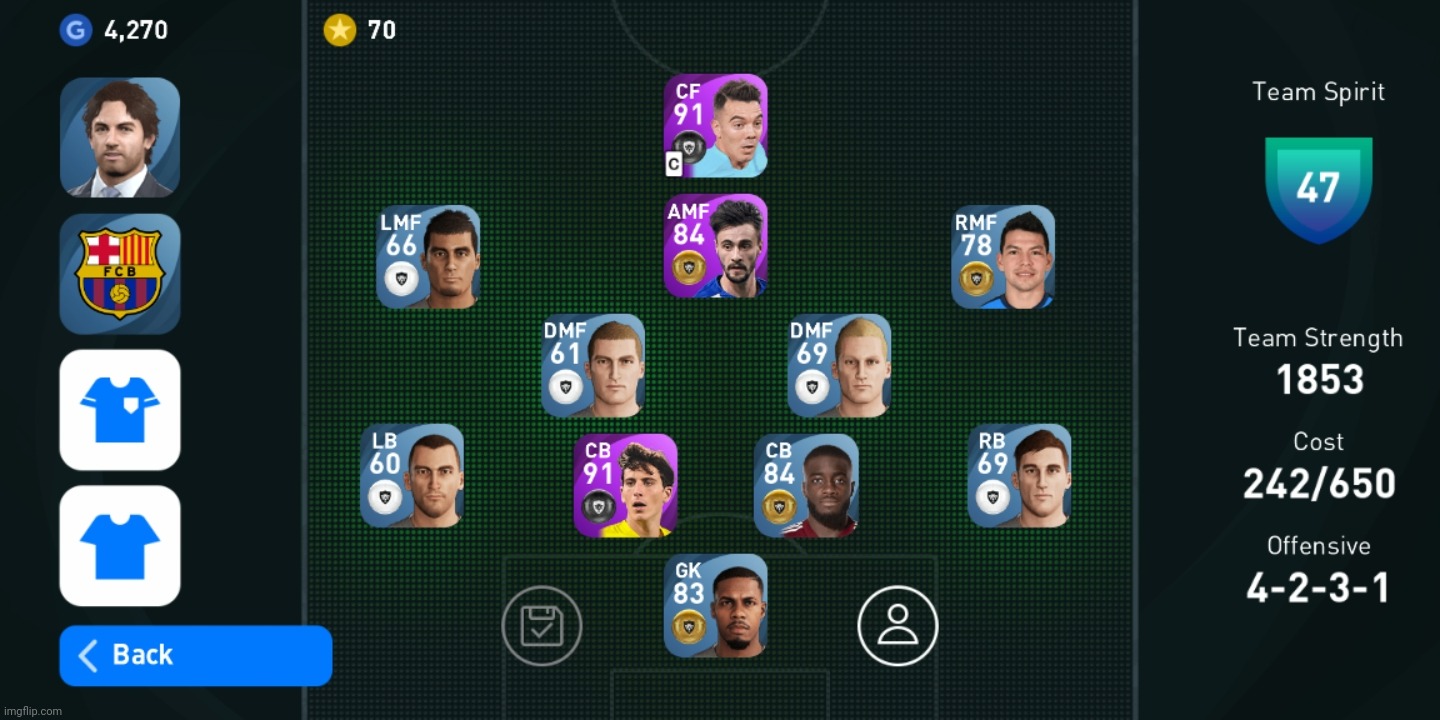Viewport: 1440px width, 720px height.
Task: Click the Cost 242/650 indicator
Action: click(x=1318, y=483)
